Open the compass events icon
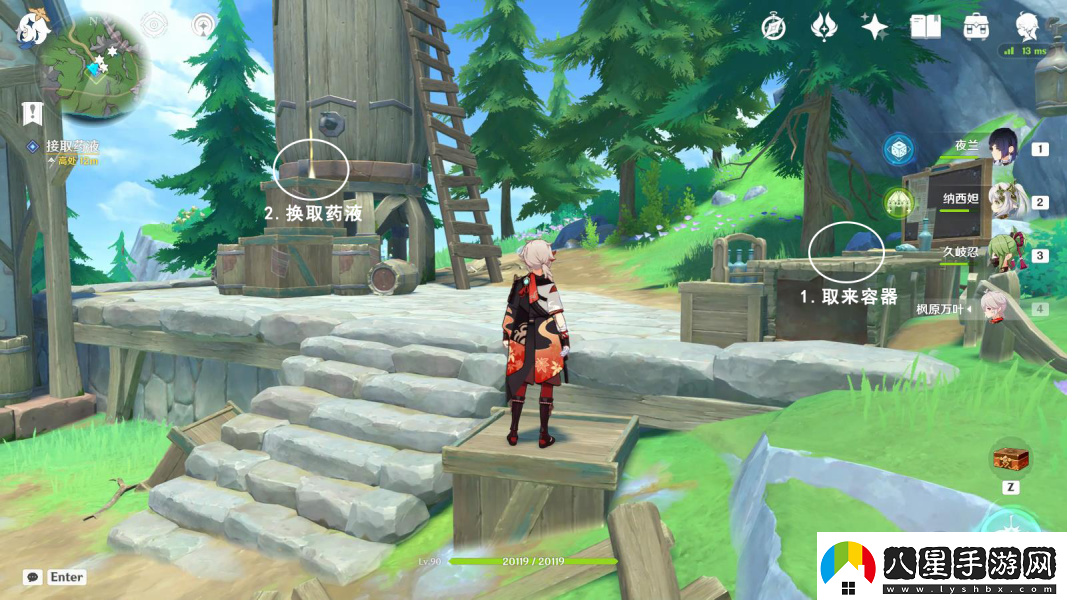 click(x=775, y=26)
